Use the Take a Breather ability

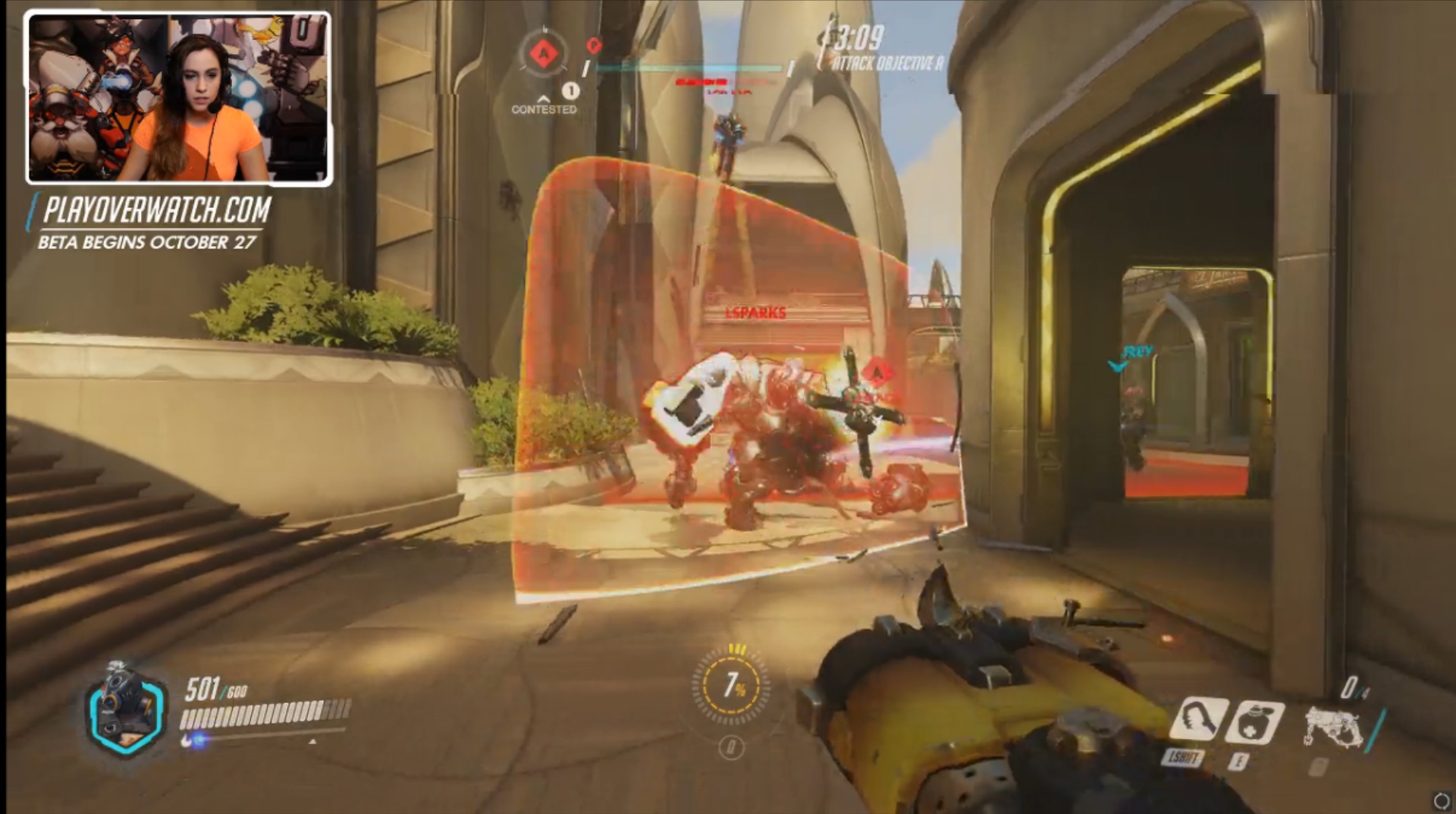click(1254, 722)
